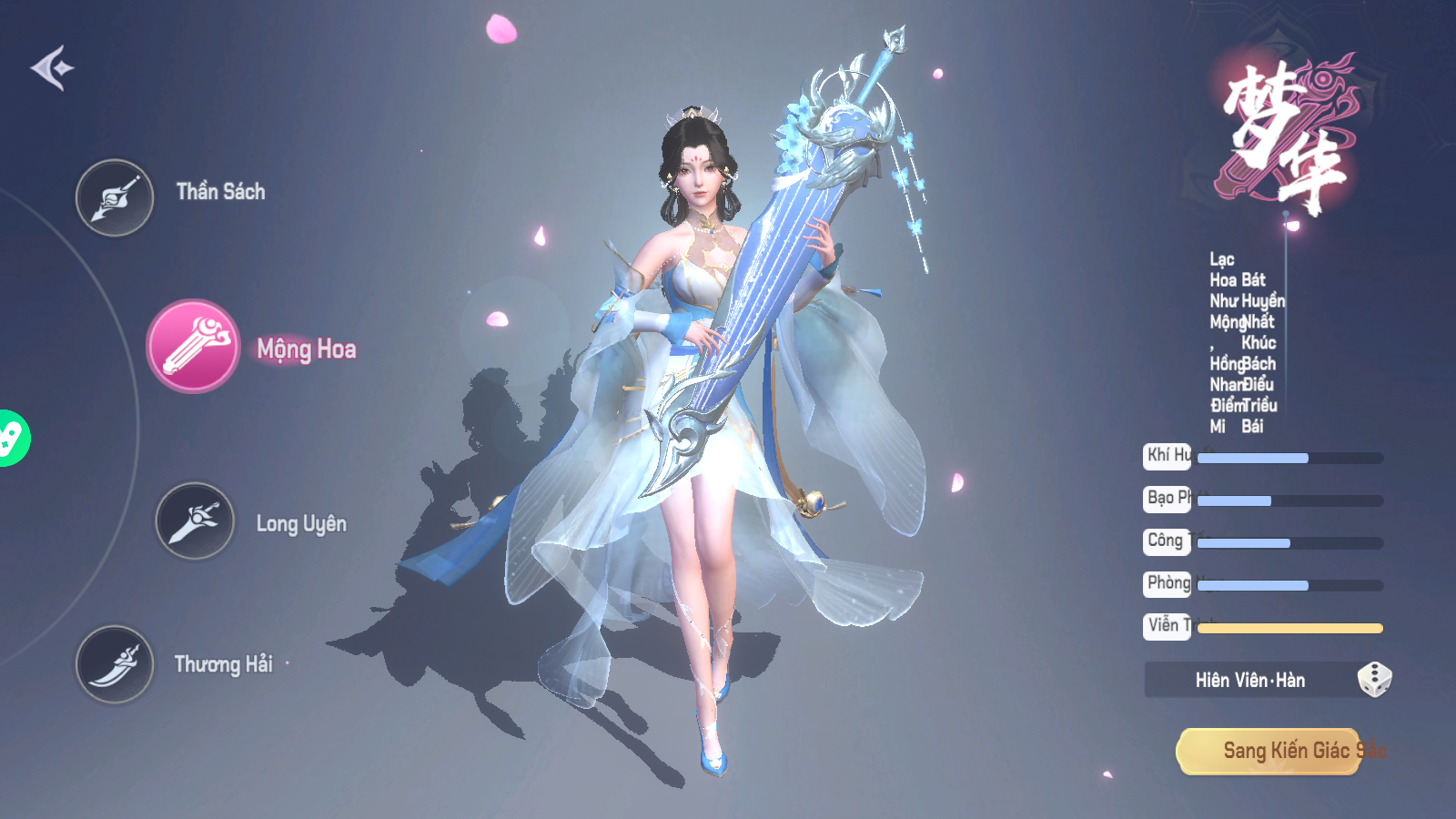Edit the character name Hiên Viên·Hàn
The width and height of the screenshot is (1456, 819).
click(x=1249, y=680)
